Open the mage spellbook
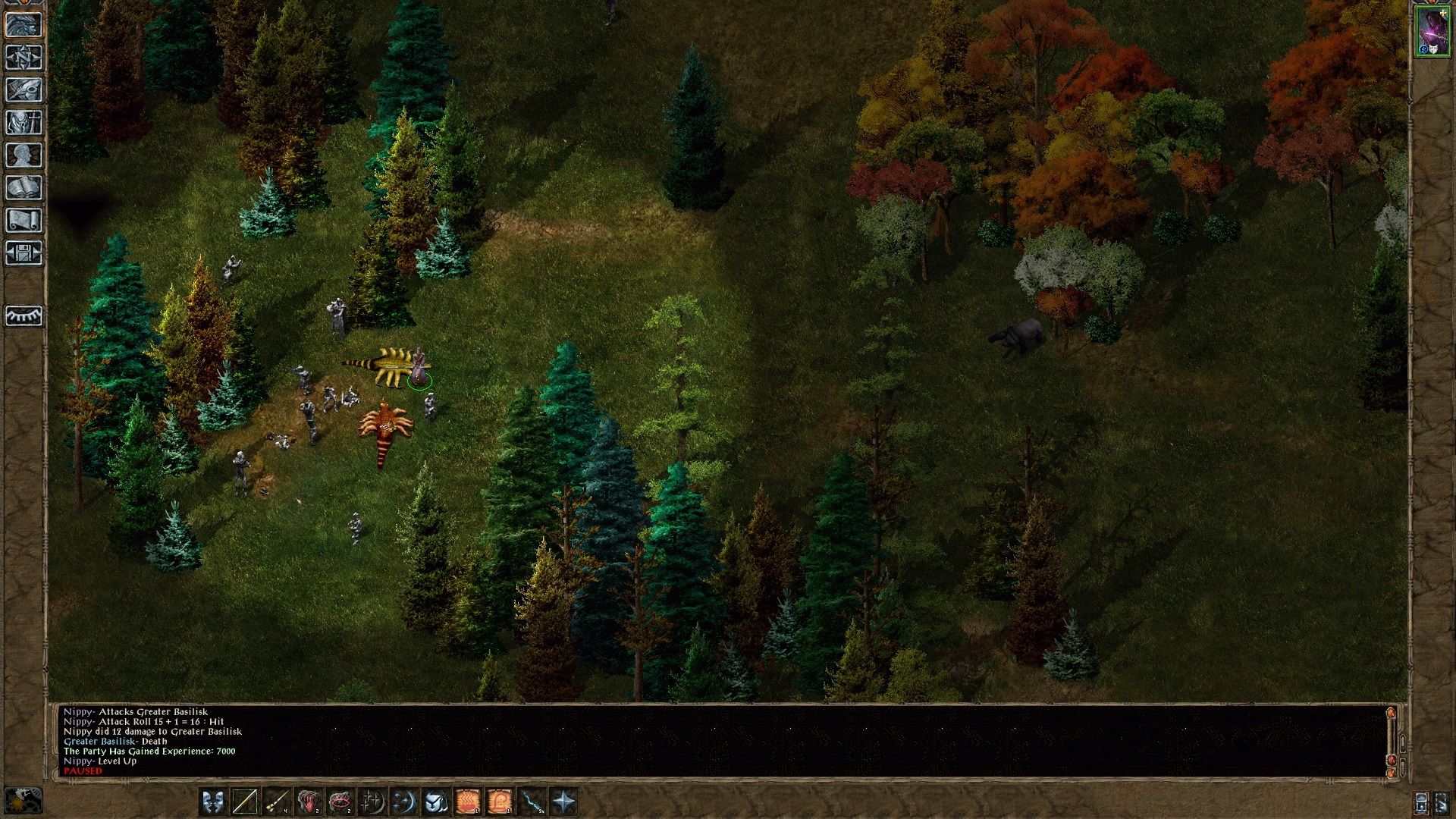The image size is (1456, 819). (x=24, y=187)
